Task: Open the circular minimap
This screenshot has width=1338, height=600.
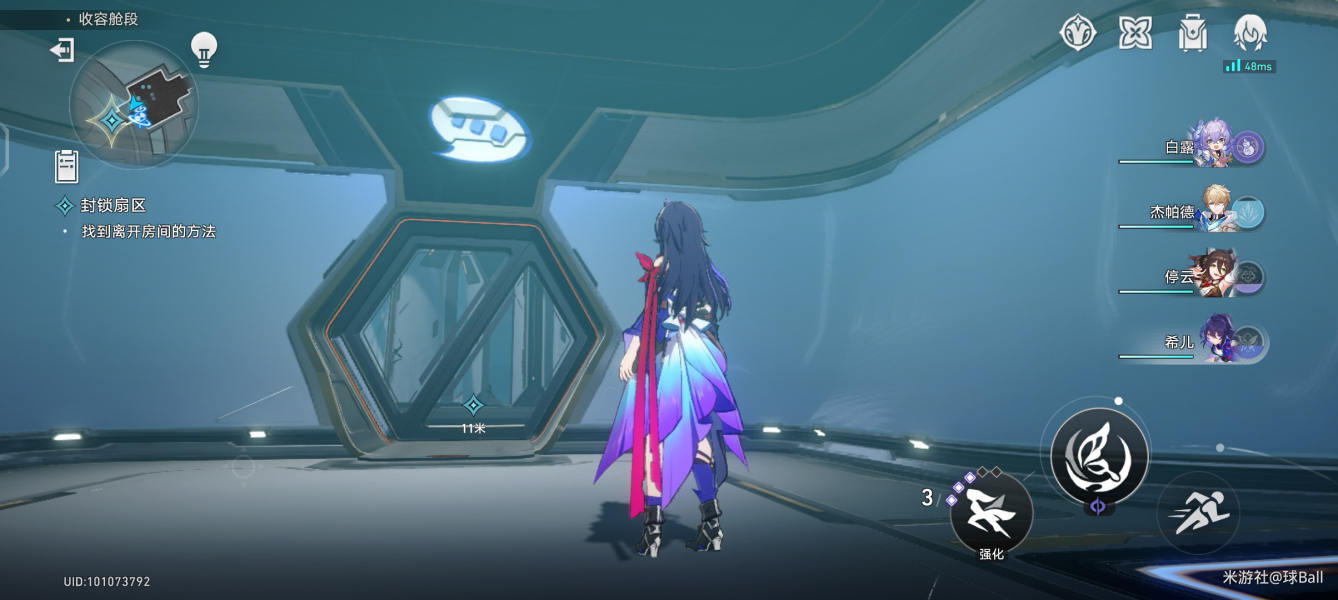Action: coord(133,104)
